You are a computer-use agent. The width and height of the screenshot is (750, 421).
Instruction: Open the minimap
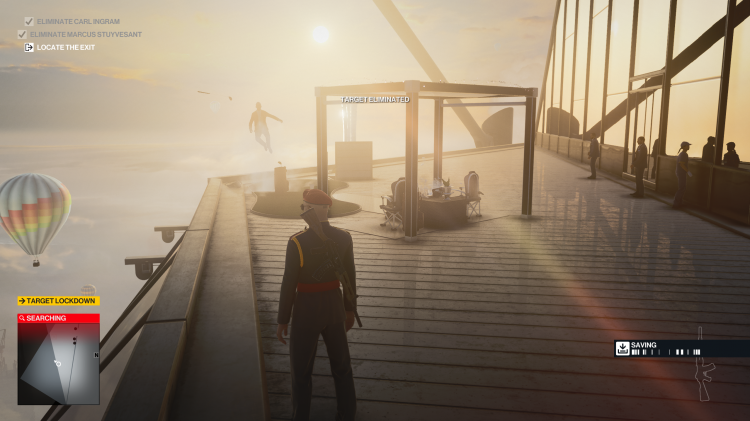pos(58,364)
